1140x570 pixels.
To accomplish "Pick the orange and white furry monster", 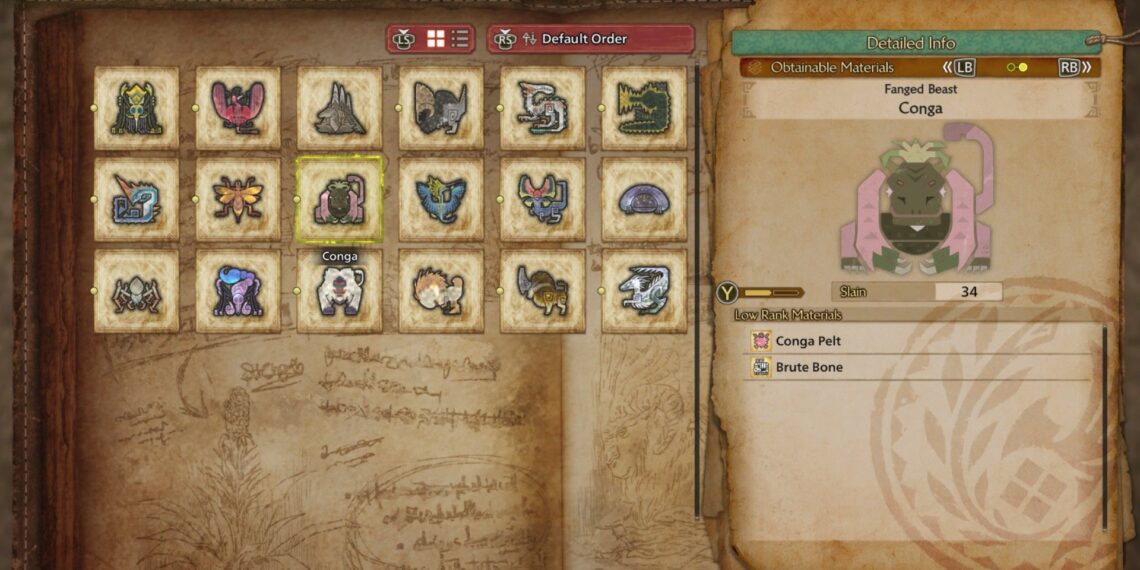I will pos(441,291).
